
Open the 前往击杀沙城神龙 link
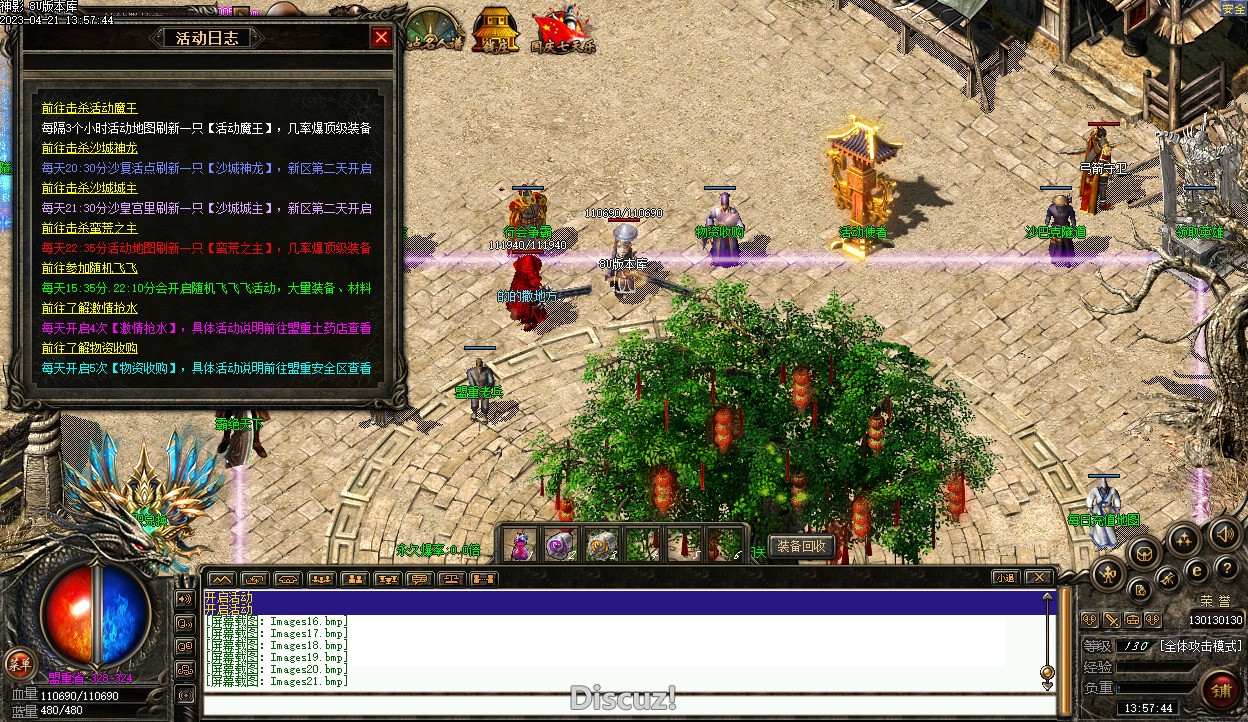tap(89, 148)
